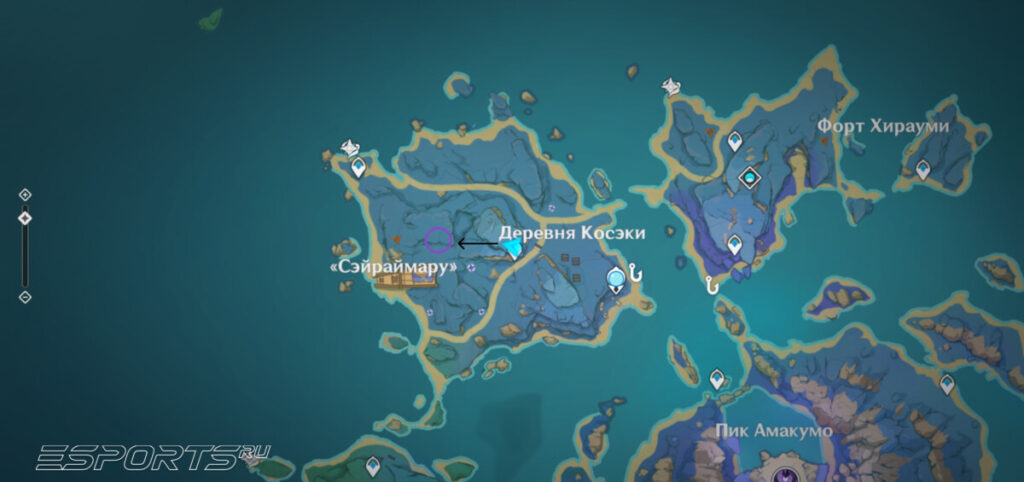The width and height of the screenshot is (1024, 482).
Task: Choose the fishing hook in the strait between islands
Action: 712,286
